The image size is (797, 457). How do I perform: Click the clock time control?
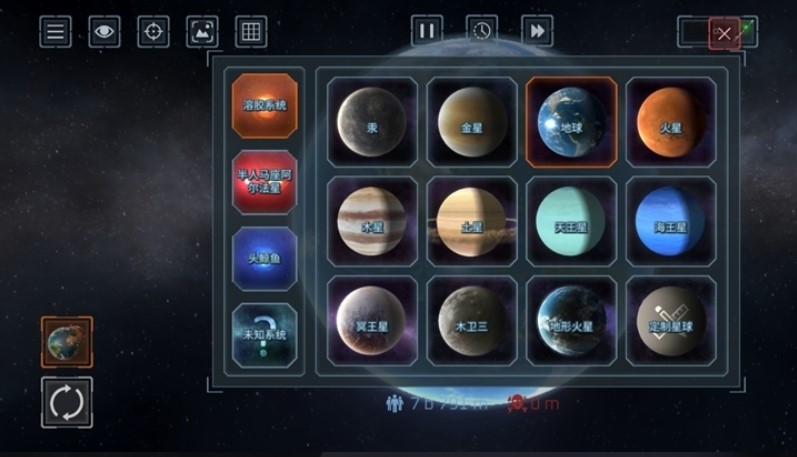pos(482,31)
